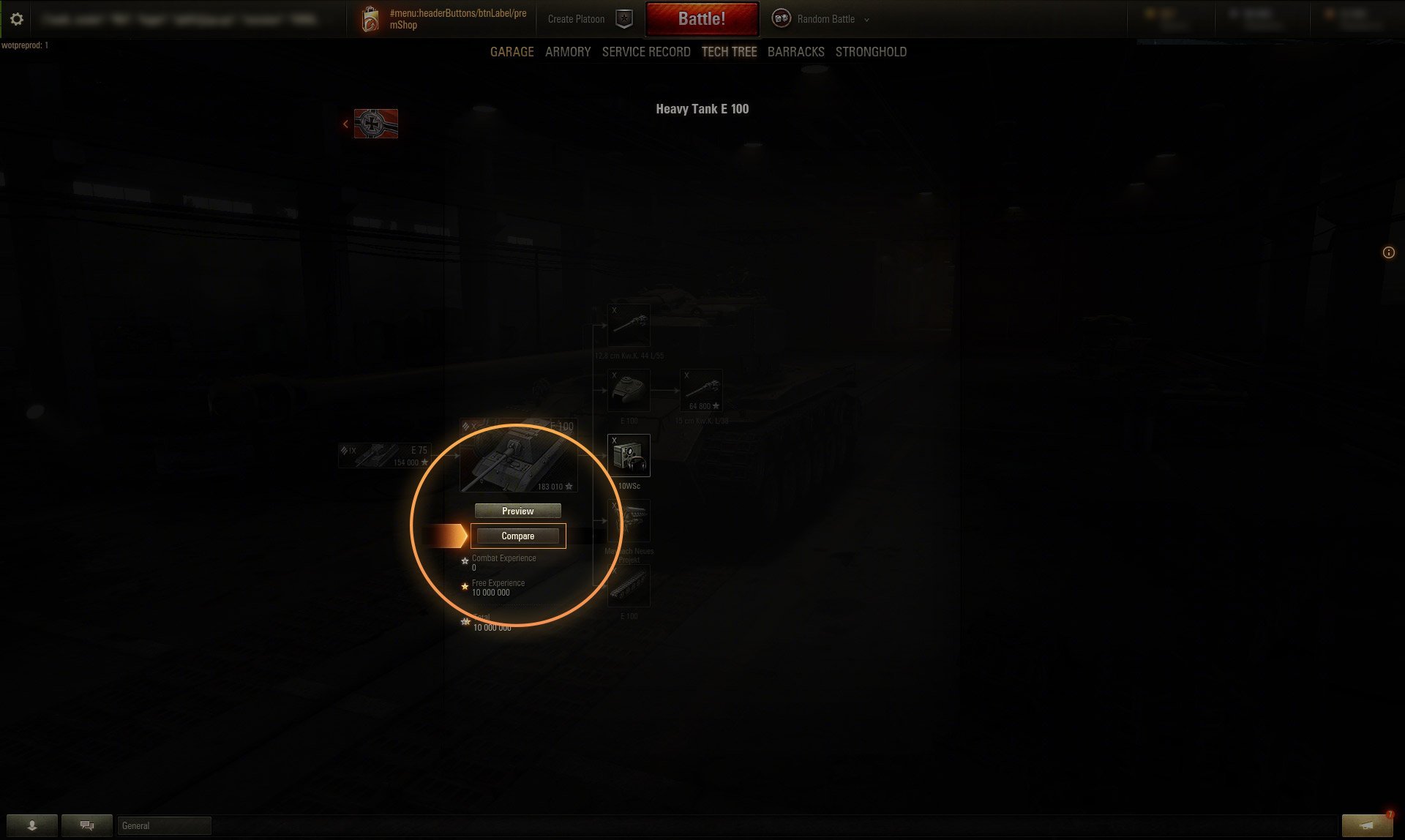Switch to the Garage tab
The width and height of the screenshot is (1405, 840).
coord(512,52)
